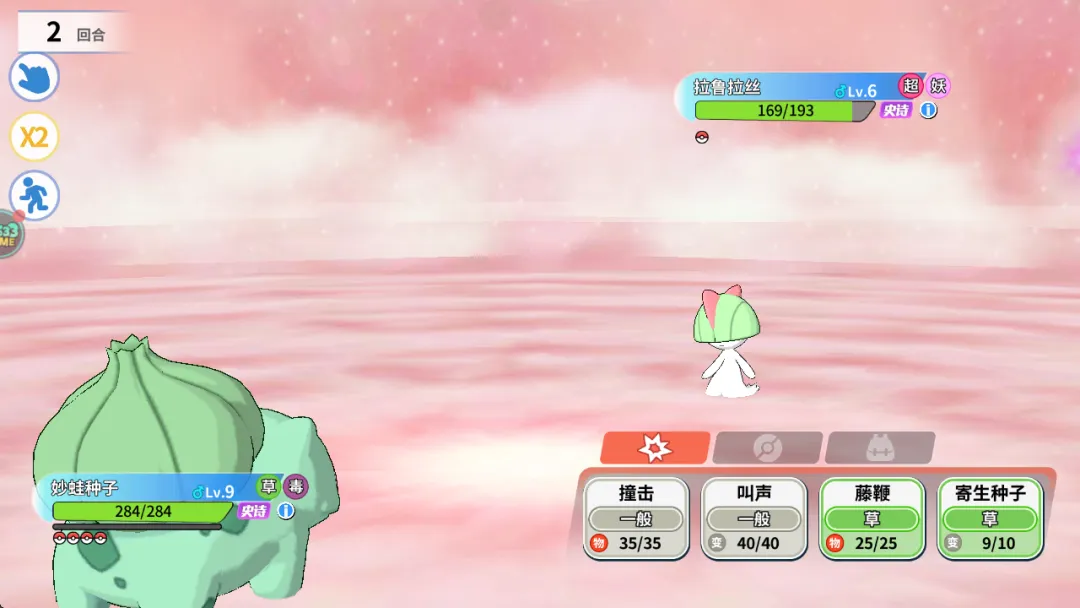Tap the pointing hand auto-battle icon
The height and width of the screenshot is (608, 1080).
(x=34, y=77)
